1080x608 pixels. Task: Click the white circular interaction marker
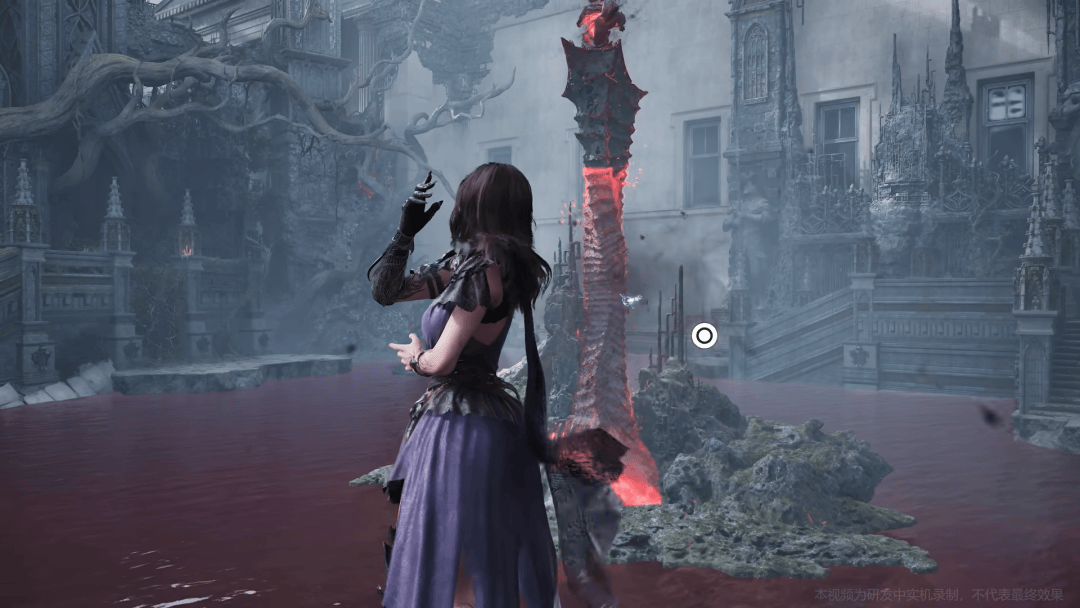[704, 336]
